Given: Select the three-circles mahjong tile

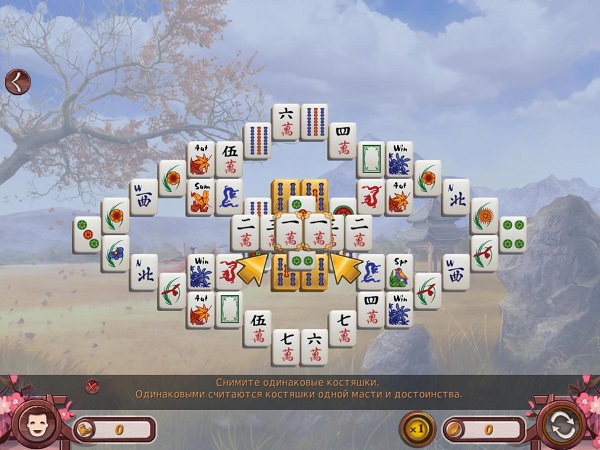Looking at the screenshot, I should (87, 234).
